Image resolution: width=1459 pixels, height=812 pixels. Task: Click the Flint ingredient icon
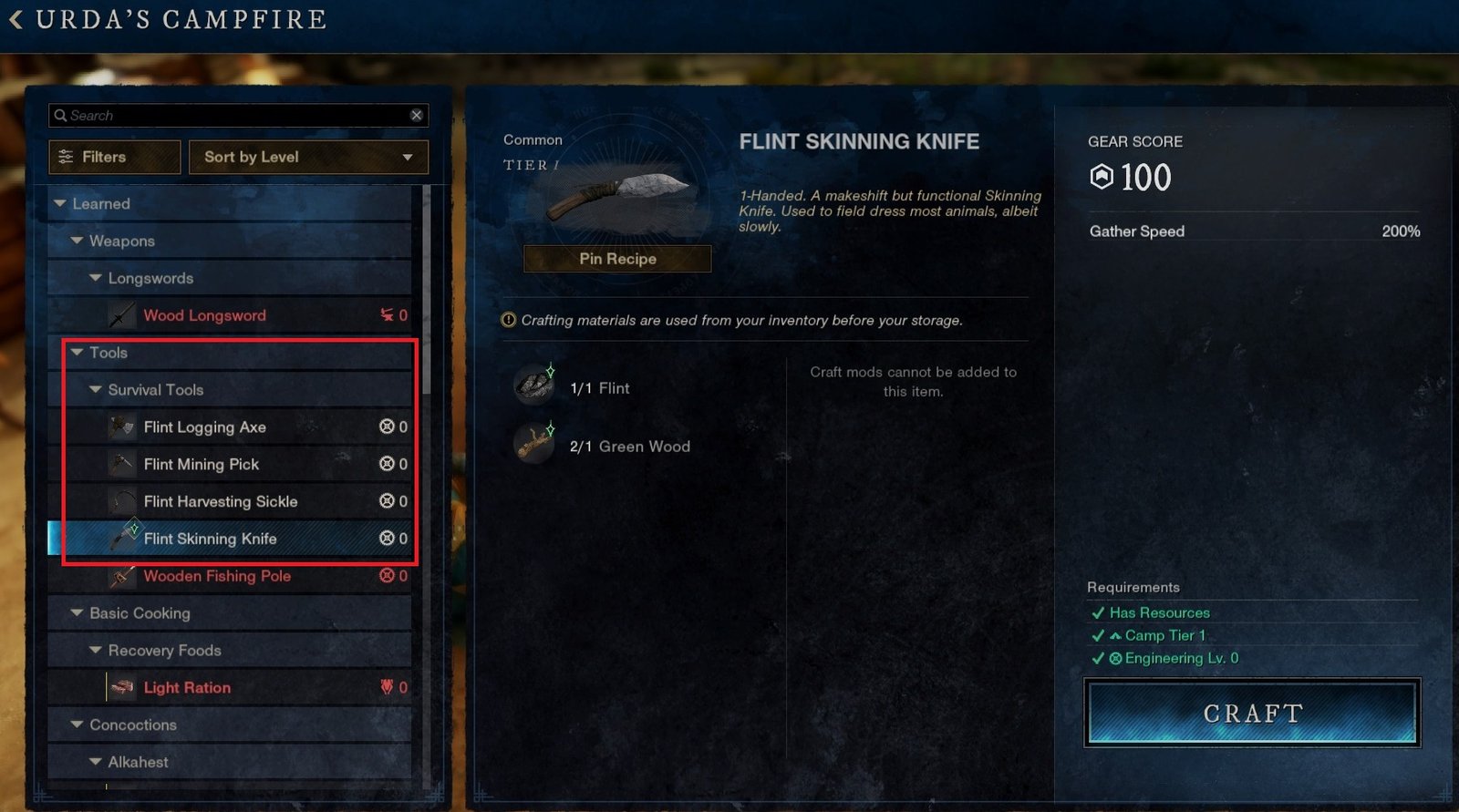(x=535, y=387)
